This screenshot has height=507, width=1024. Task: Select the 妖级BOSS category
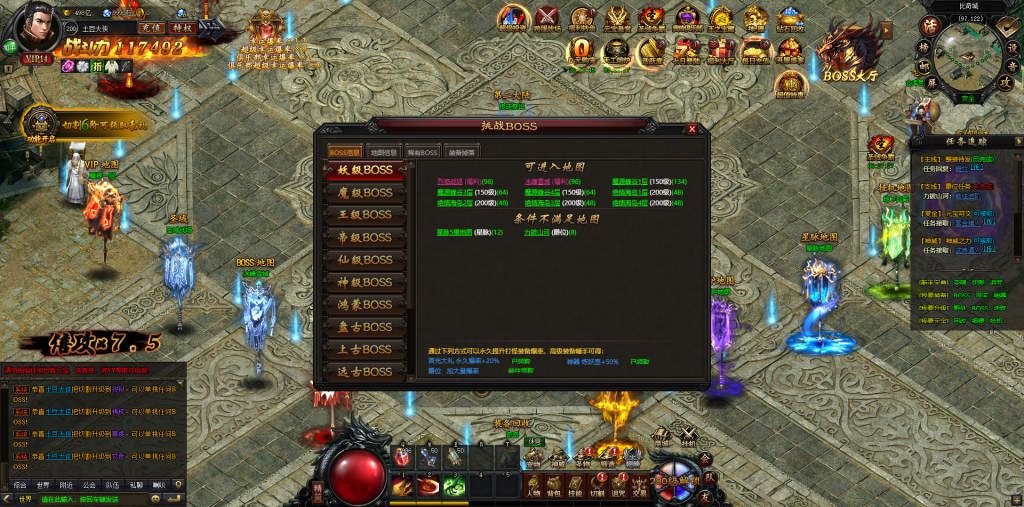(x=364, y=170)
